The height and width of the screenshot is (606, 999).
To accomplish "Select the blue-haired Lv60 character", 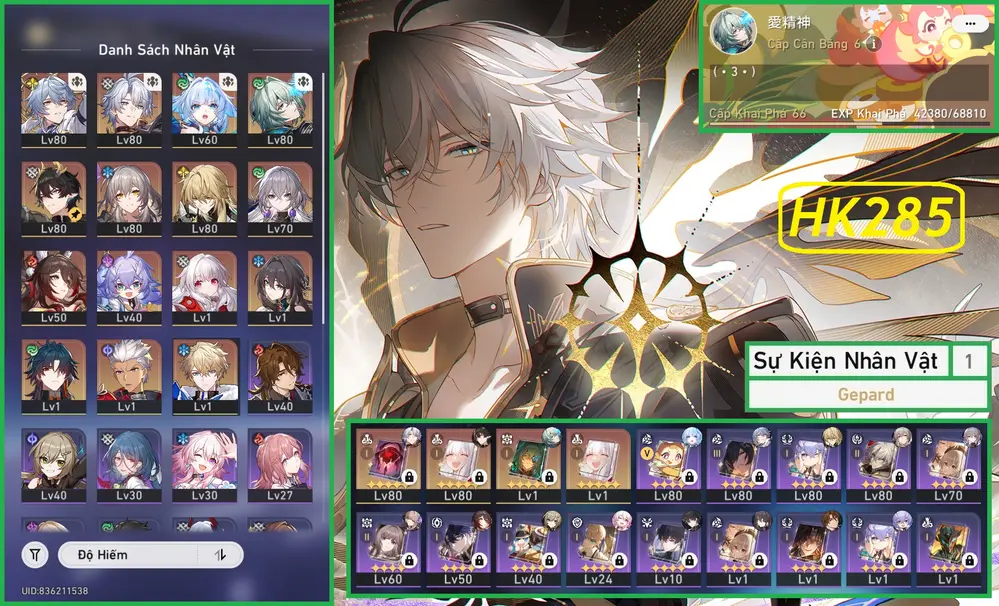I will (203, 109).
